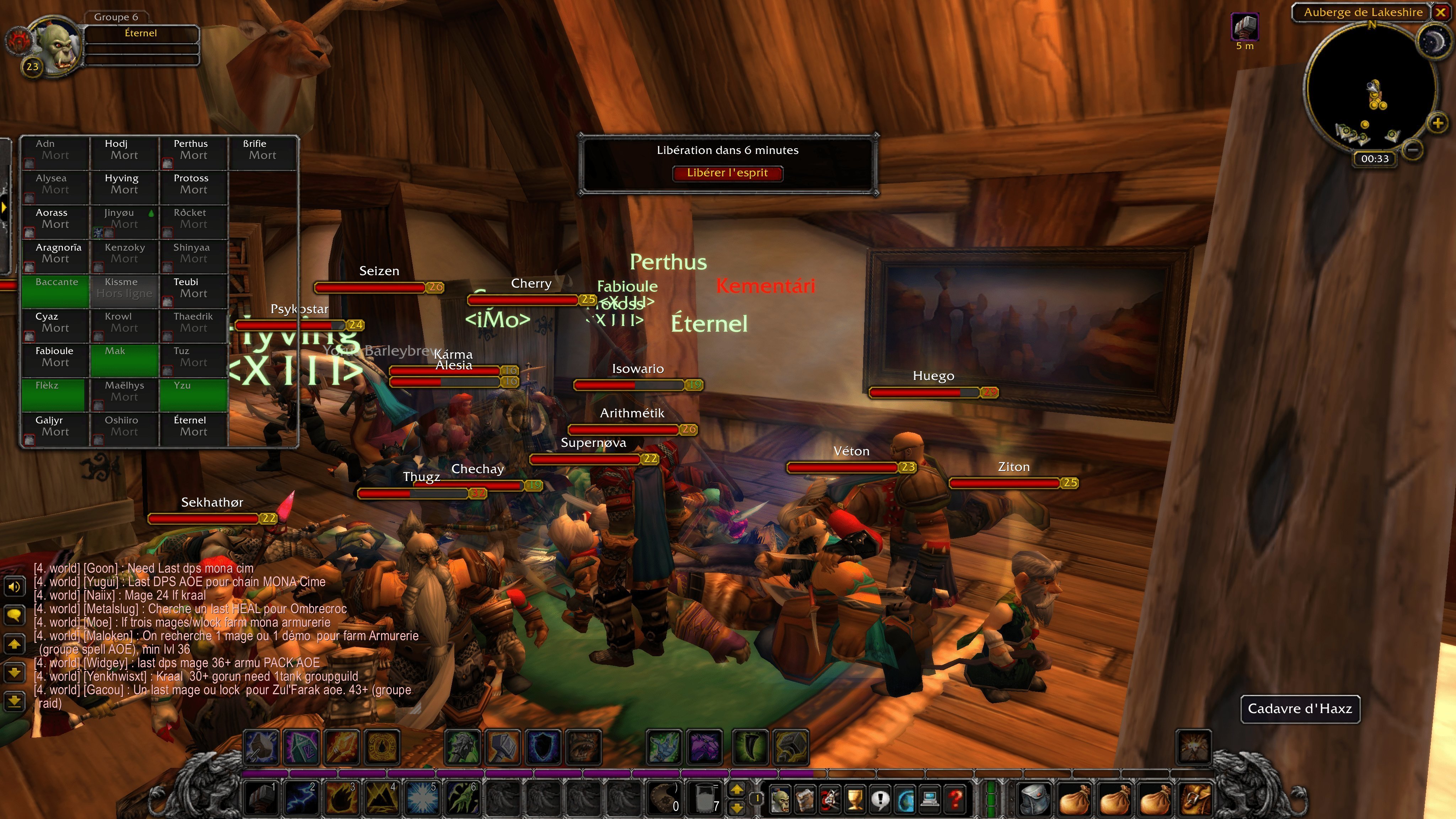Select the rock hammer buff icon
The height and width of the screenshot is (819, 1456).
tap(1244, 27)
